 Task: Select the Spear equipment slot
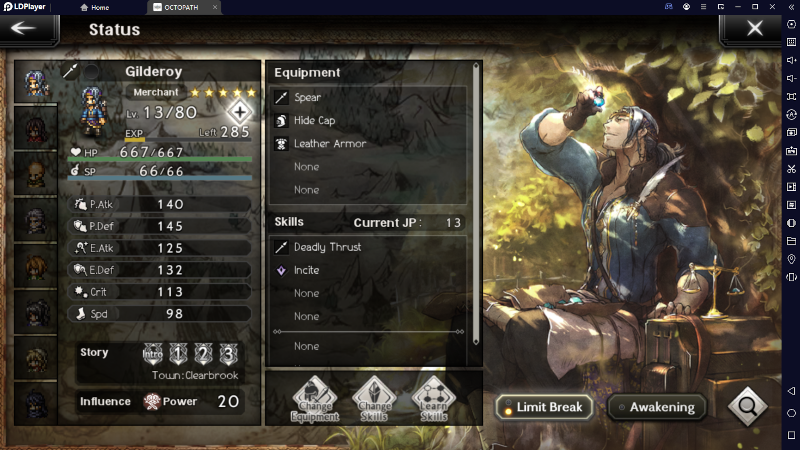pyautogui.click(x=368, y=98)
